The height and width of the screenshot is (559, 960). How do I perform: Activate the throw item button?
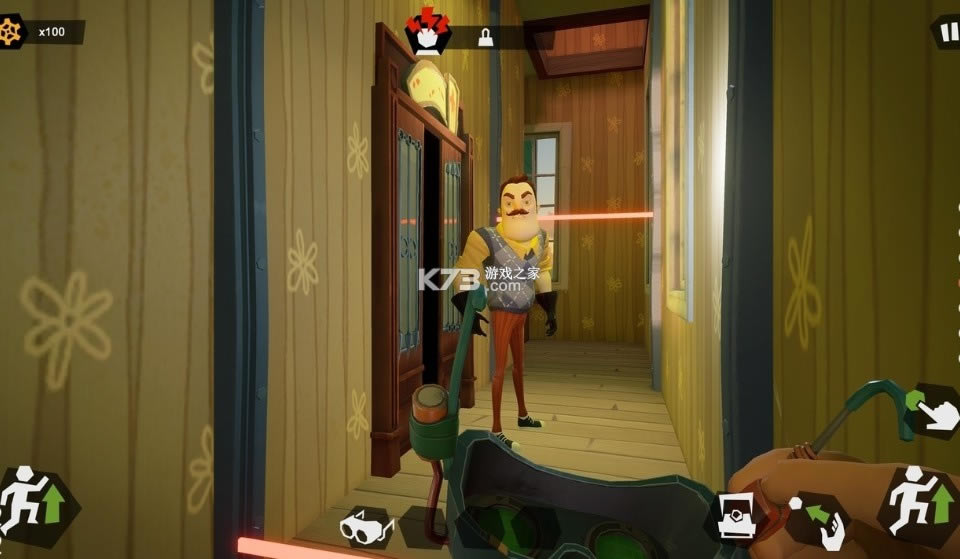tap(818, 517)
